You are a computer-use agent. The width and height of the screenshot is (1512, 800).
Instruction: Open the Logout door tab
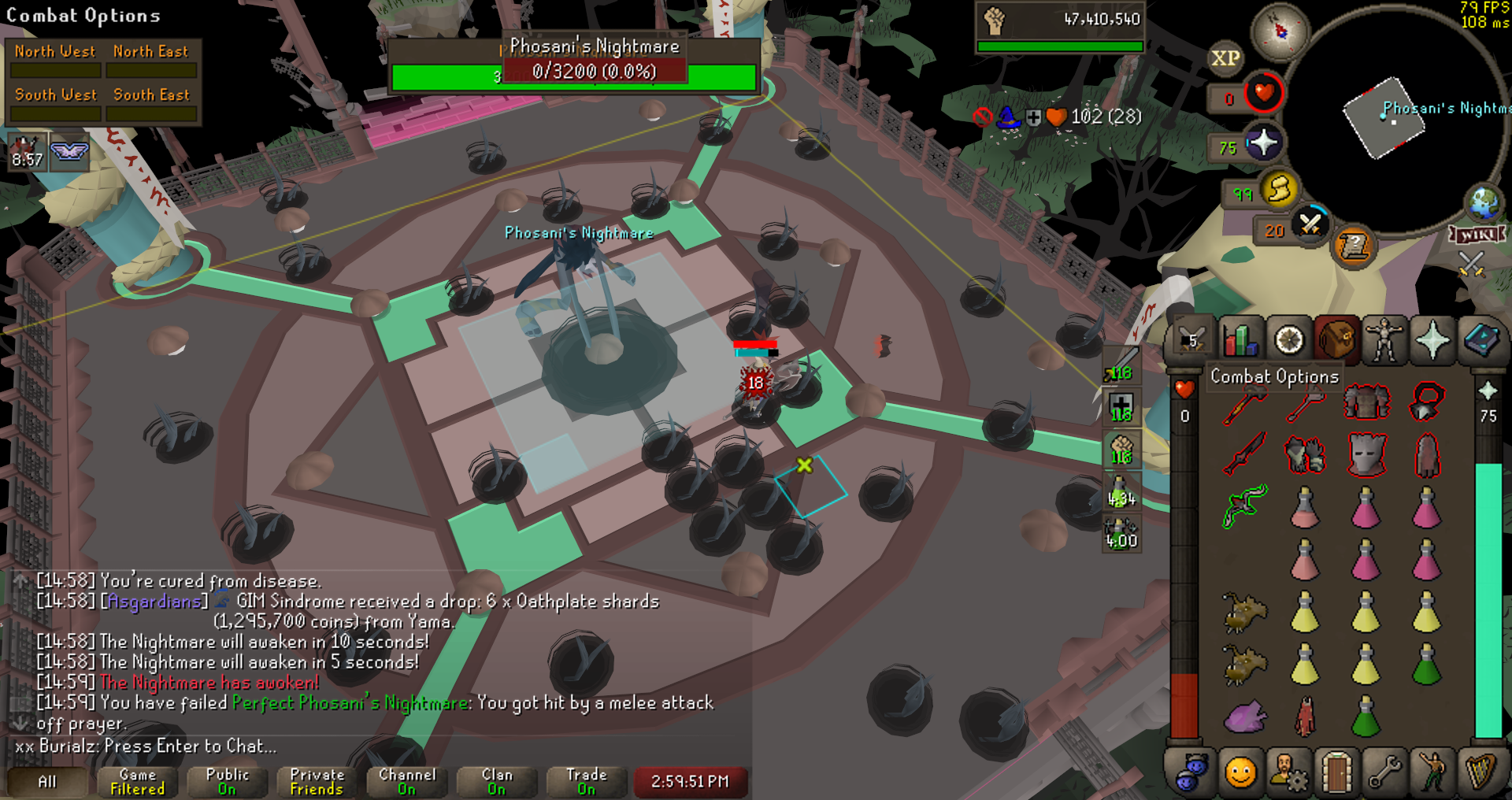(1336, 772)
